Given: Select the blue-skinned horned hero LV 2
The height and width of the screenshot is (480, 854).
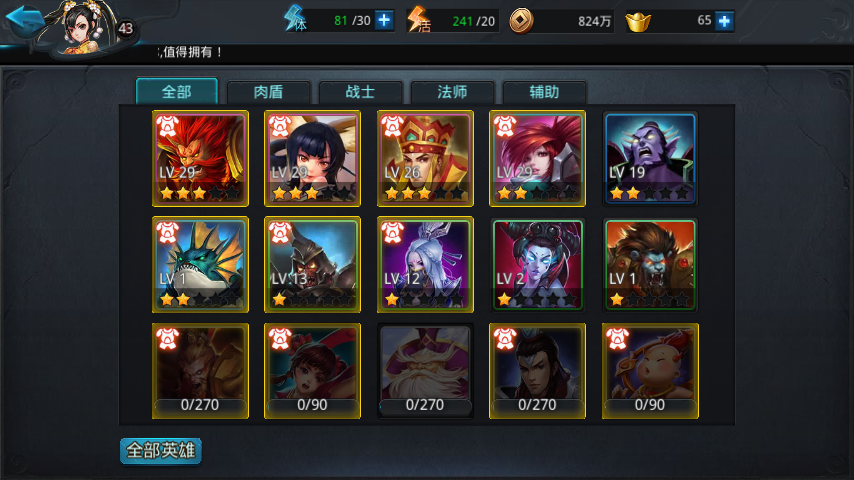Looking at the screenshot, I should pyautogui.click(x=537, y=265).
